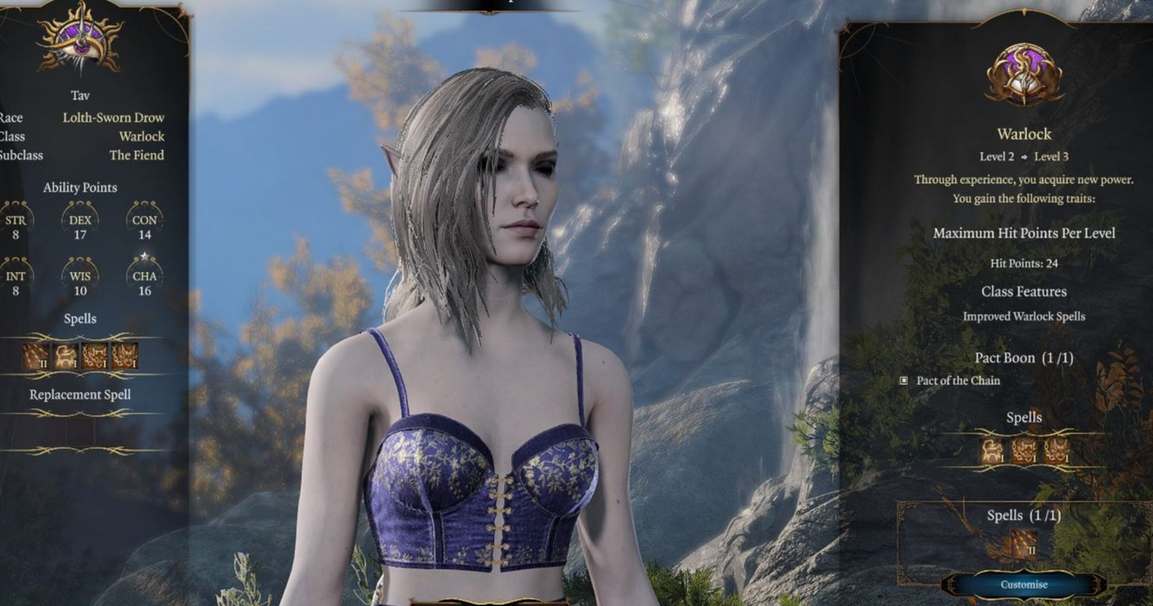Select the level II spell in Tav's spell list
This screenshot has width=1153, height=606.
[x=36, y=355]
